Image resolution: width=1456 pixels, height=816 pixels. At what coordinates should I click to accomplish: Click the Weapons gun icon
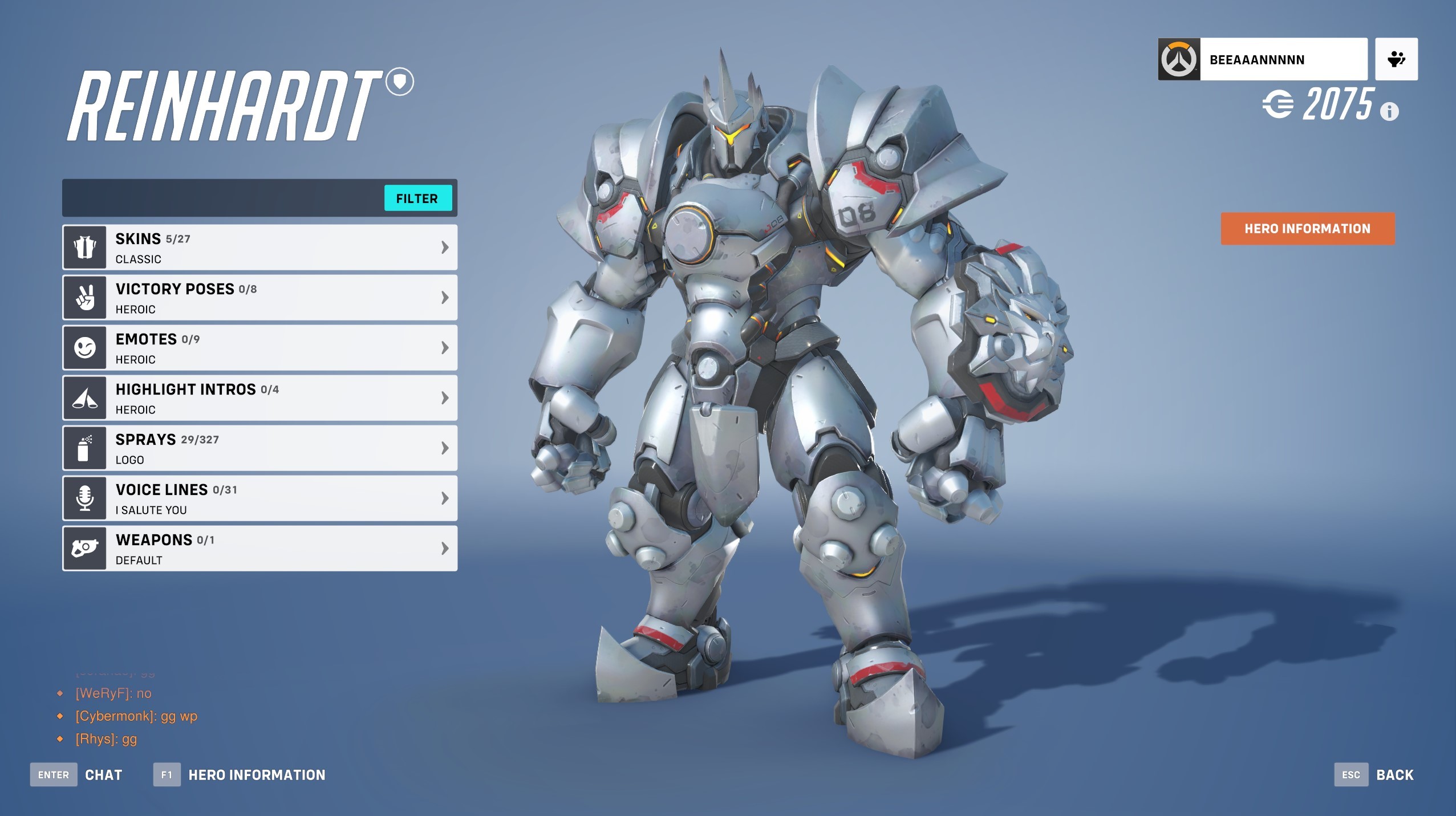[84, 547]
